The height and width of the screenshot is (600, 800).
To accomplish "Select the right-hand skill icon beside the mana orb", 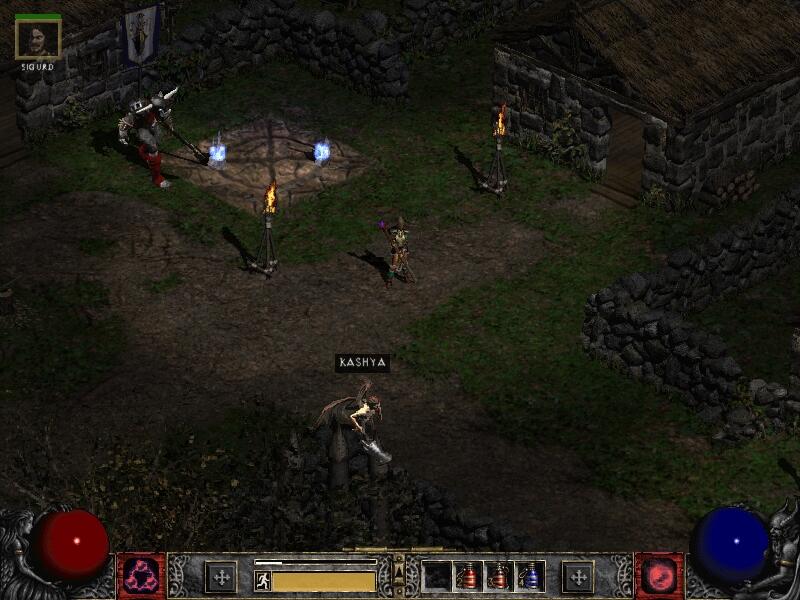I will pyautogui.click(x=659, y=576).
